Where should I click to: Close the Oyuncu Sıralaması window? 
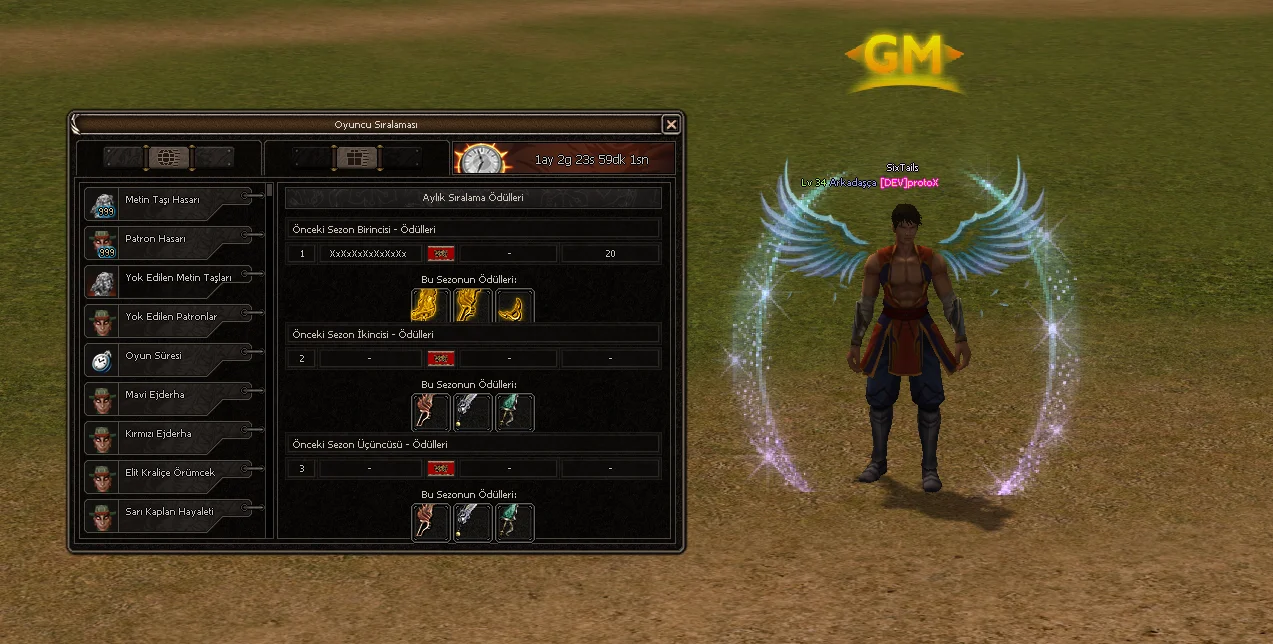pyautogui.click(x=671, y=124)
